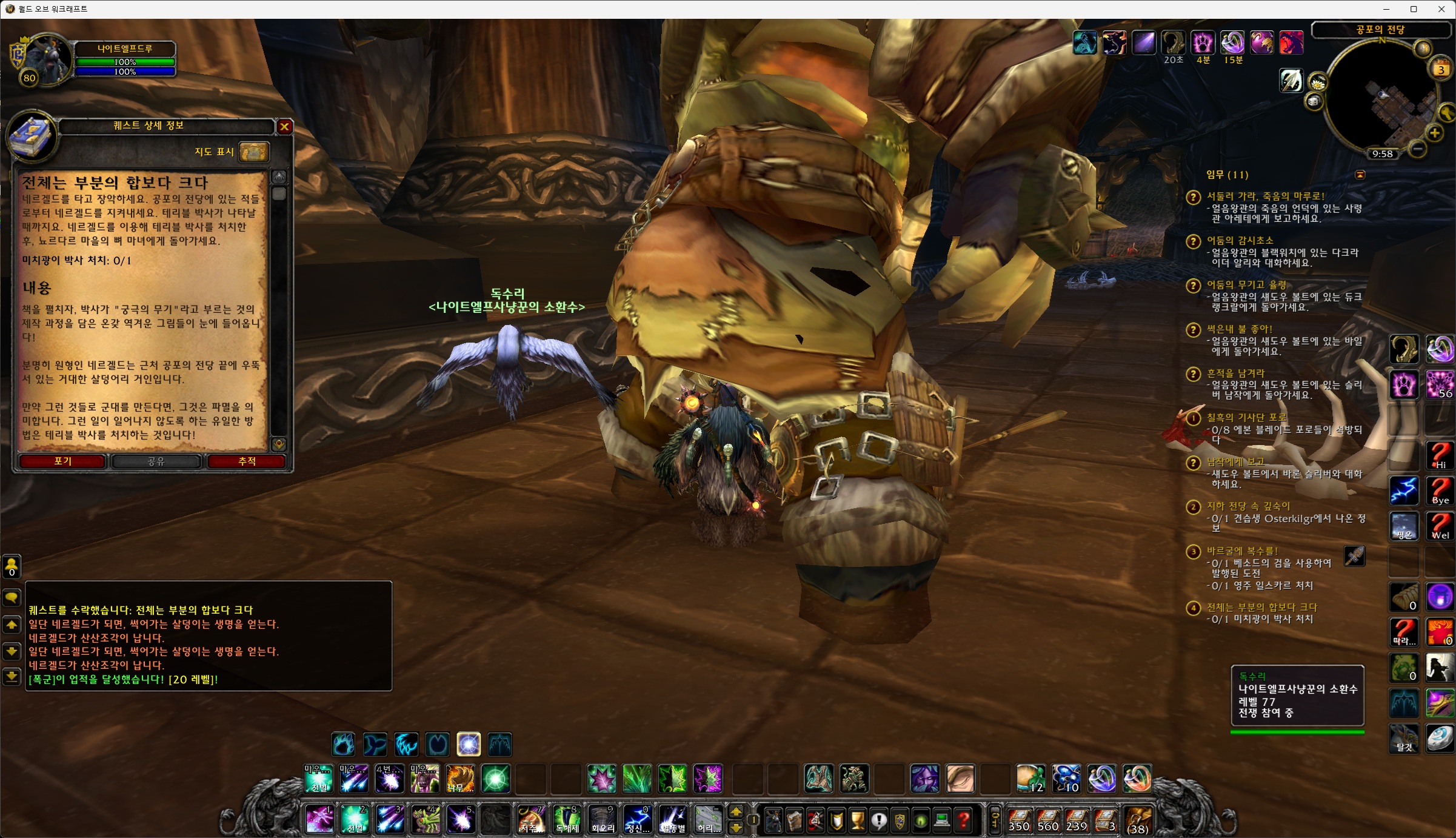Close the quest details window
Screen dimensions: 1456x838
point(284,126)
